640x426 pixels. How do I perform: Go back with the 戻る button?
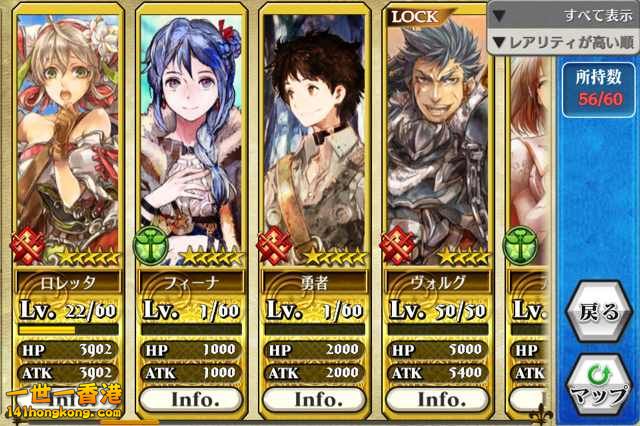coord(600,314)
